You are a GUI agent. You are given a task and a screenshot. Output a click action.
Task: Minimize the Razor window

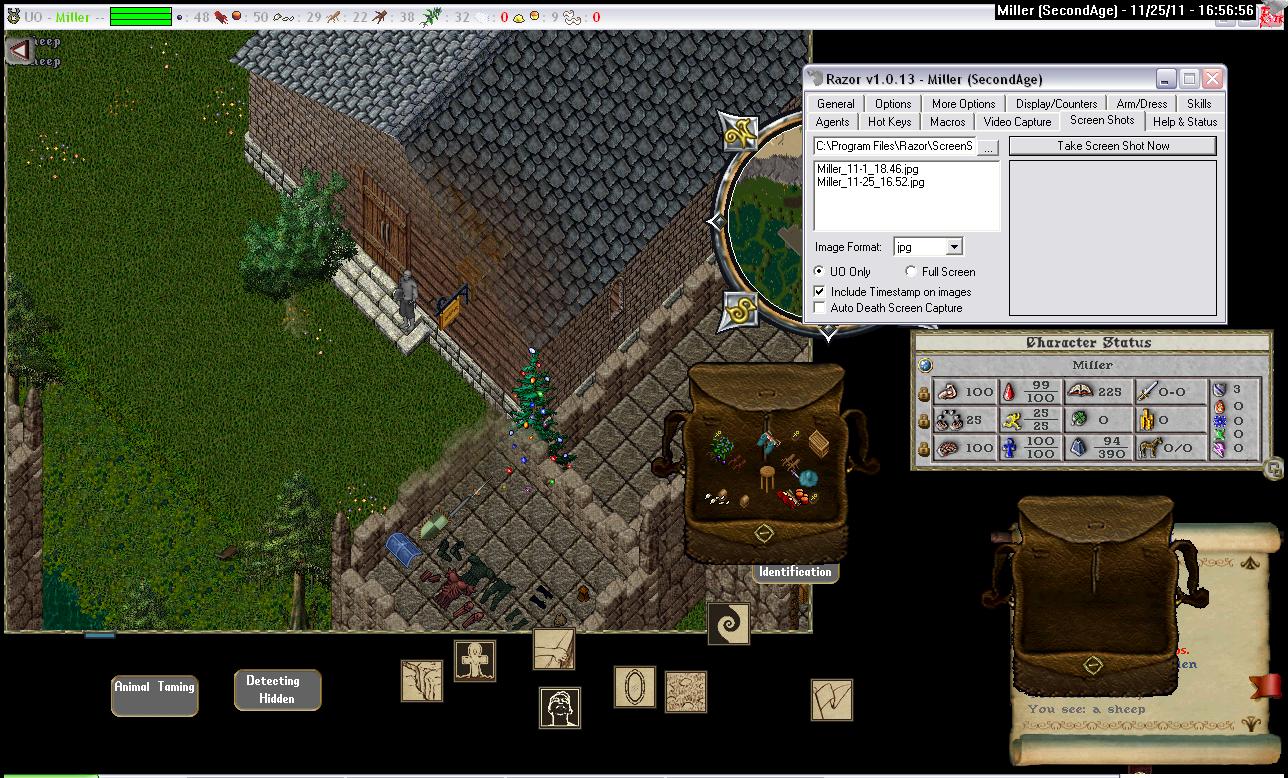(x=1165, y=79)
